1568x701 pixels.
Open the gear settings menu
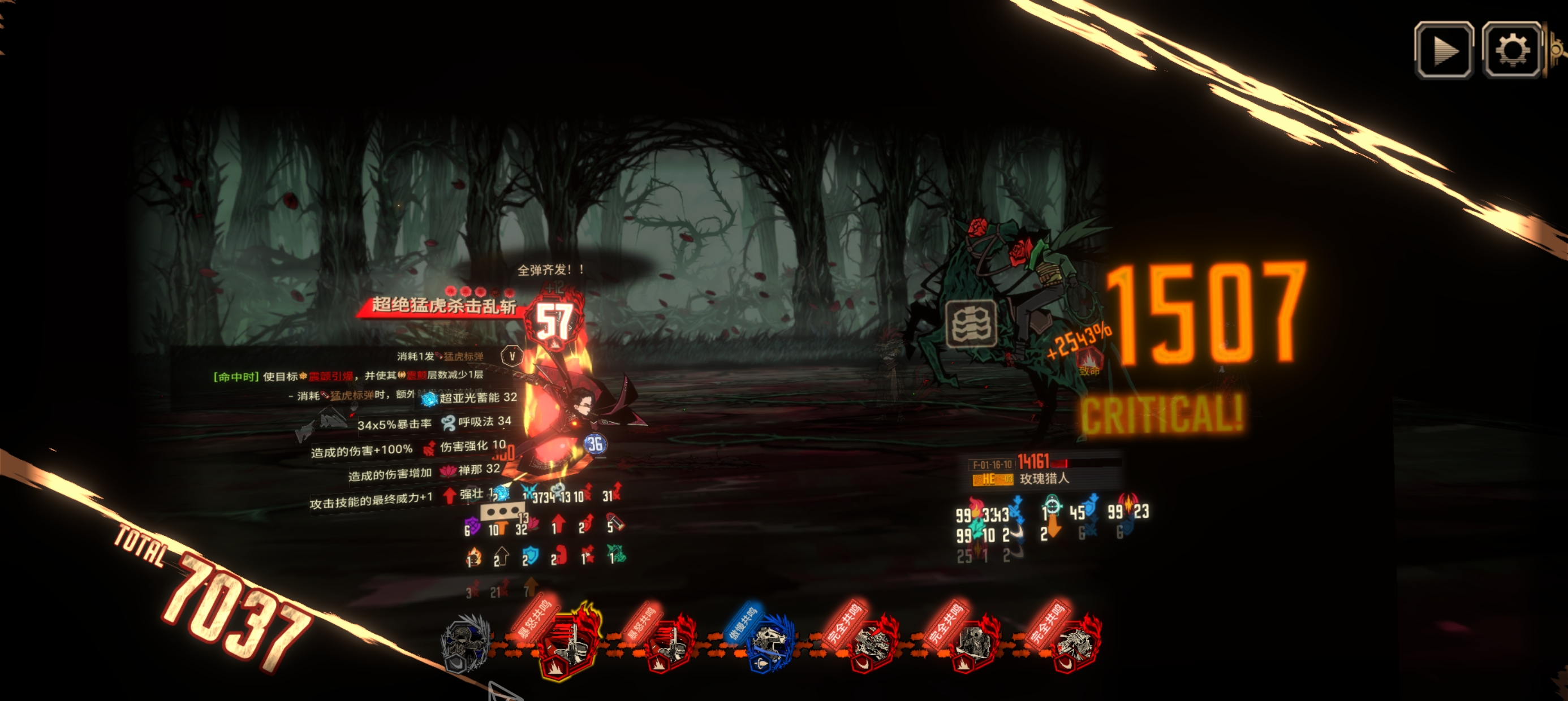pyautogui.click(x=1511, y=50)
